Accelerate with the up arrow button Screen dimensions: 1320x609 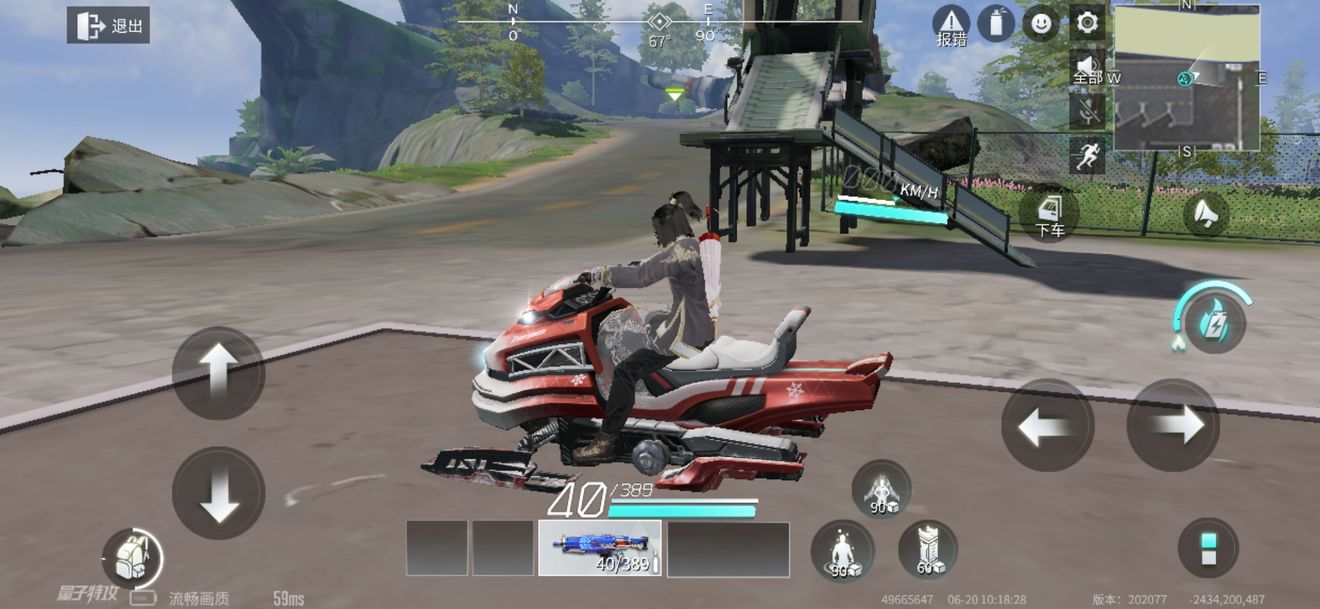click(218, 372)
